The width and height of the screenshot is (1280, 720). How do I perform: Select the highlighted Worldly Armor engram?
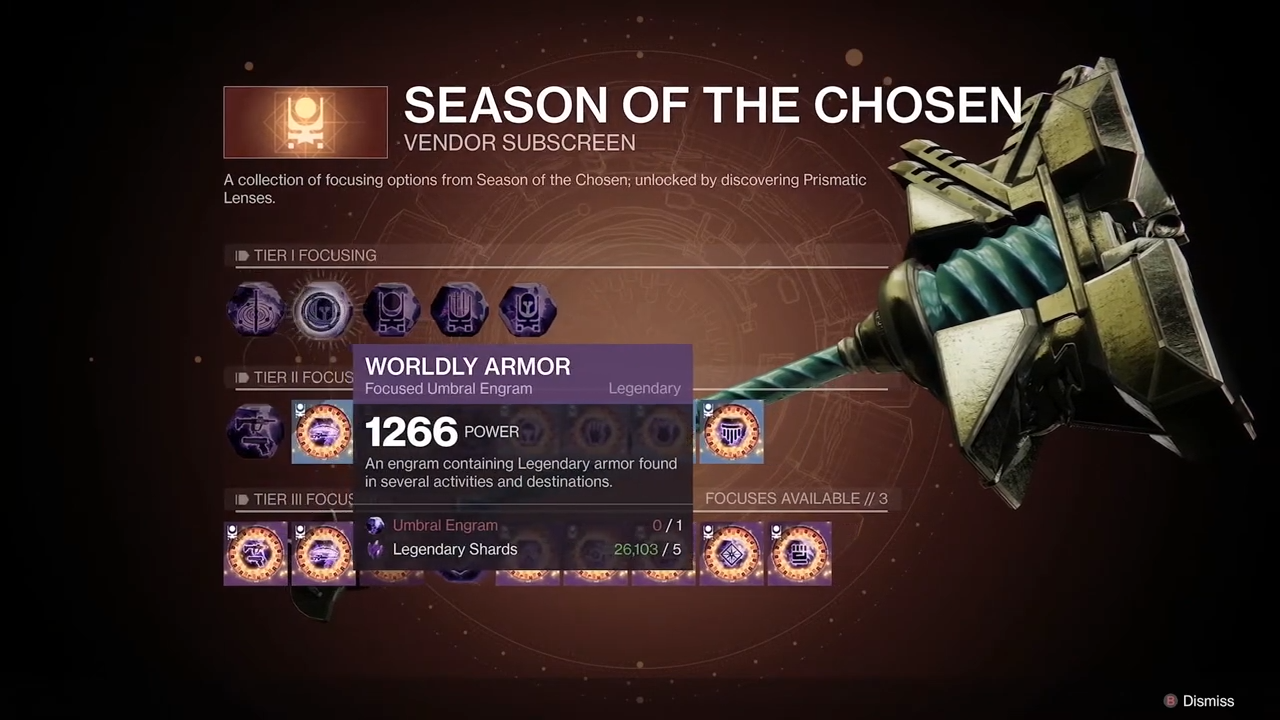323,311
